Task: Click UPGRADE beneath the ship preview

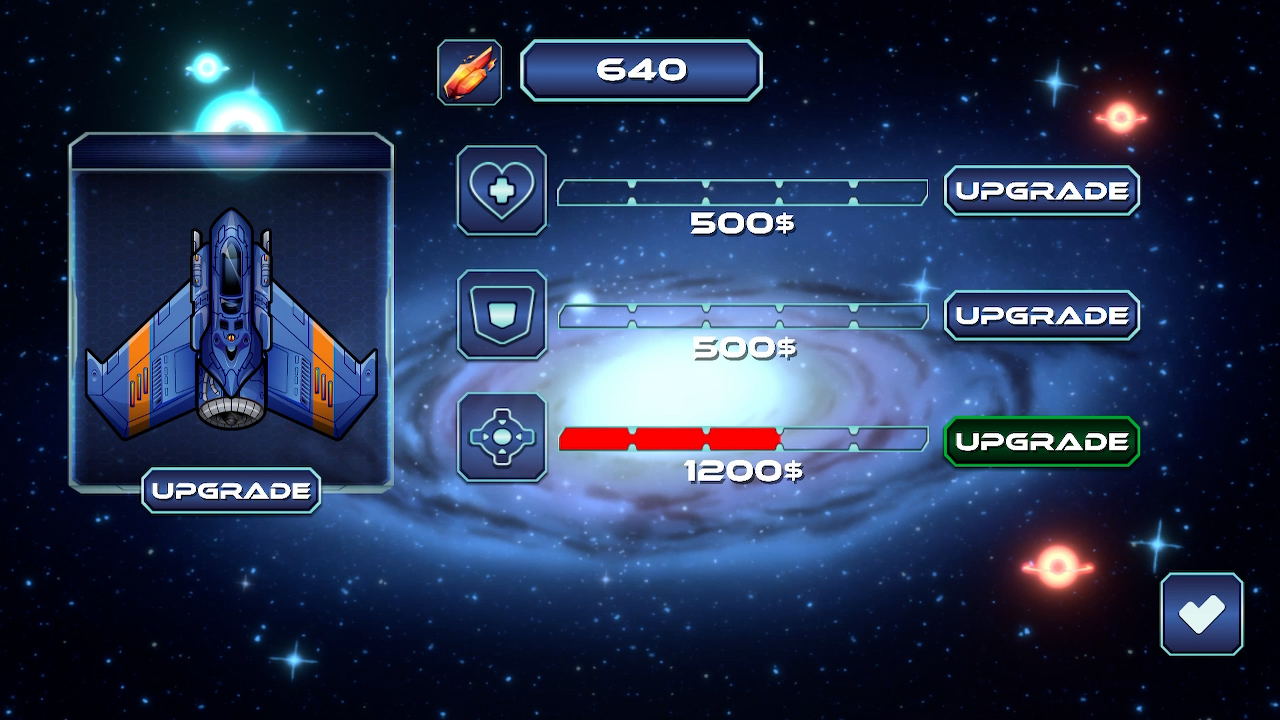Action: click(230, 490)
